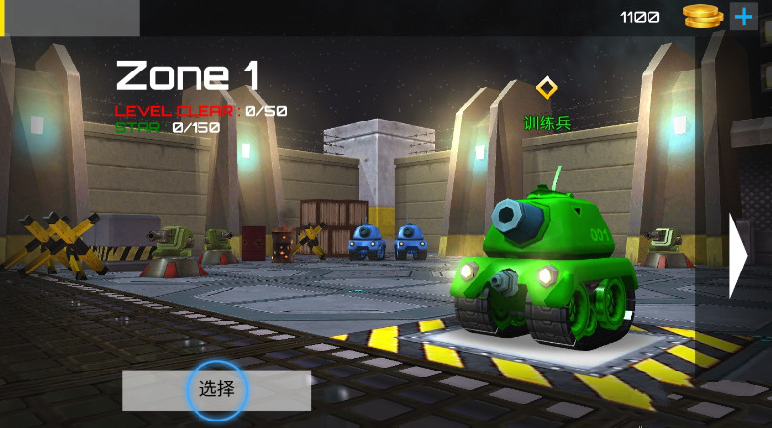This screenshot has height=428, width=772.
Task: Go to the next zone with right arrow
Action: 739,256
